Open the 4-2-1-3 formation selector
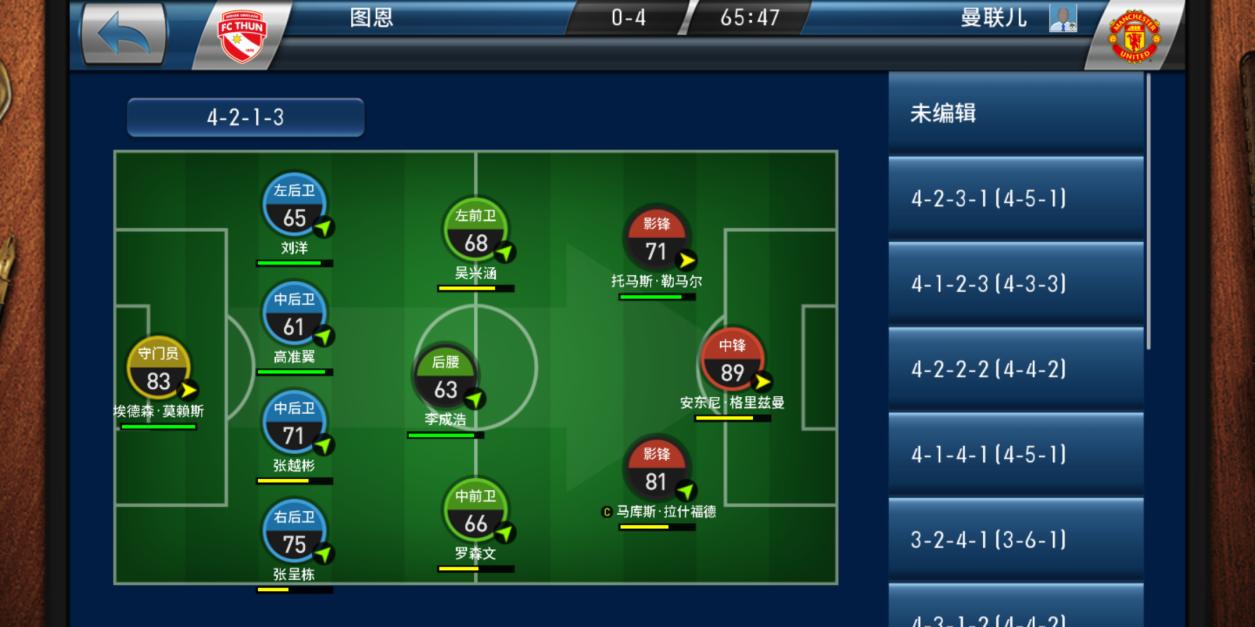This screenshot has height=627, width=1255. 245,117
